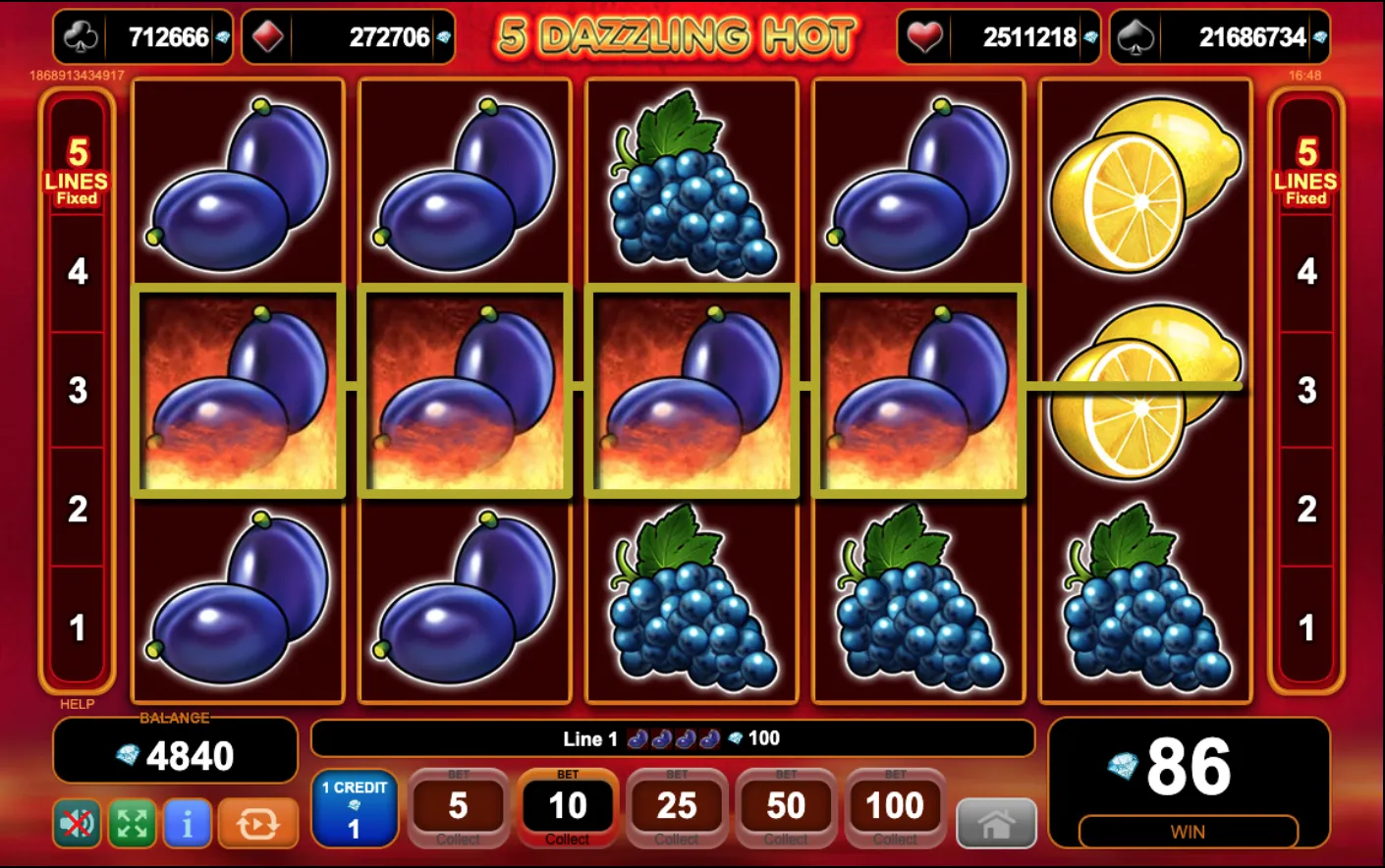Select the 1 Credit bet option
1385x868 pixels.
(x=355, y=810)
